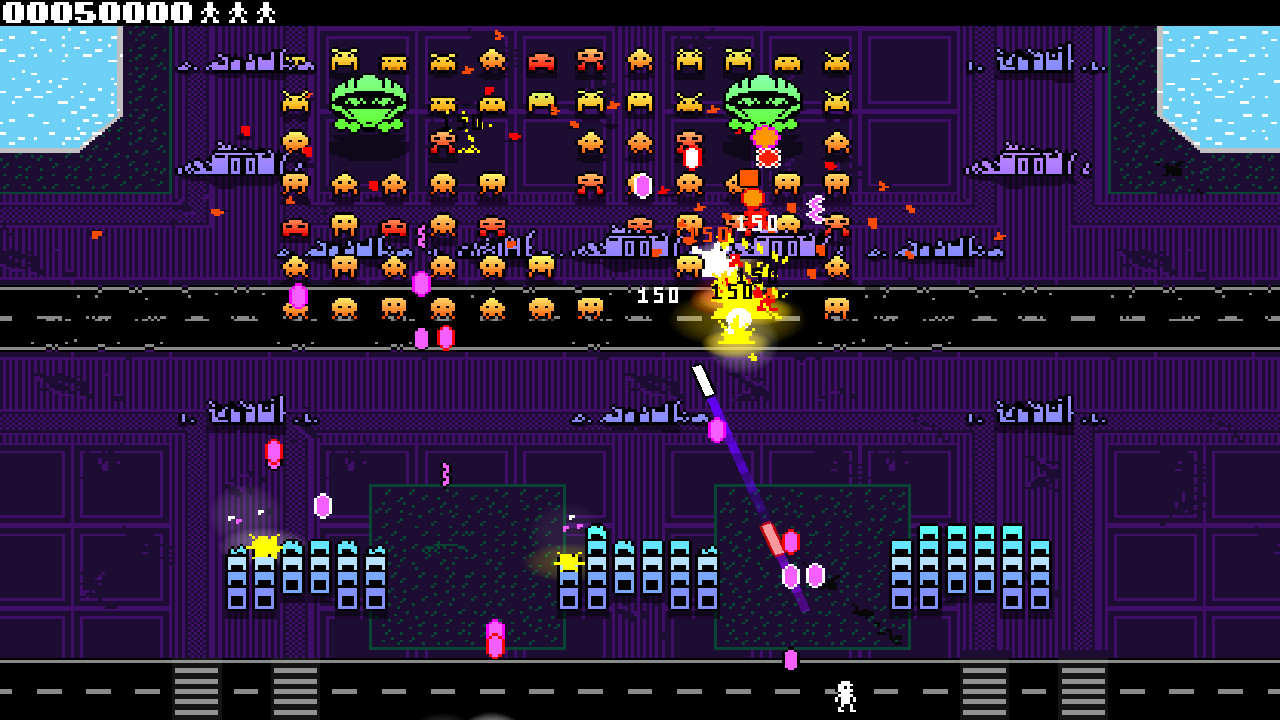The width and height of the screenshot is (1280, 720).
Task: Click the cyan-windowed building on the lower left
Action: (x=300, y=575)
